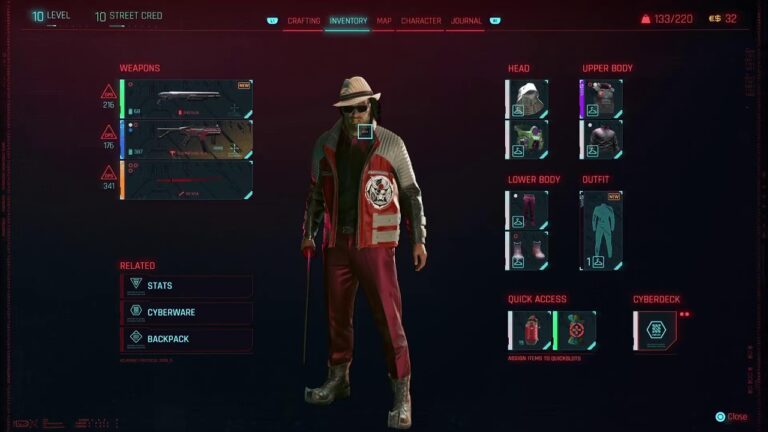
Task: Open the Backpack
Action: 186,339
